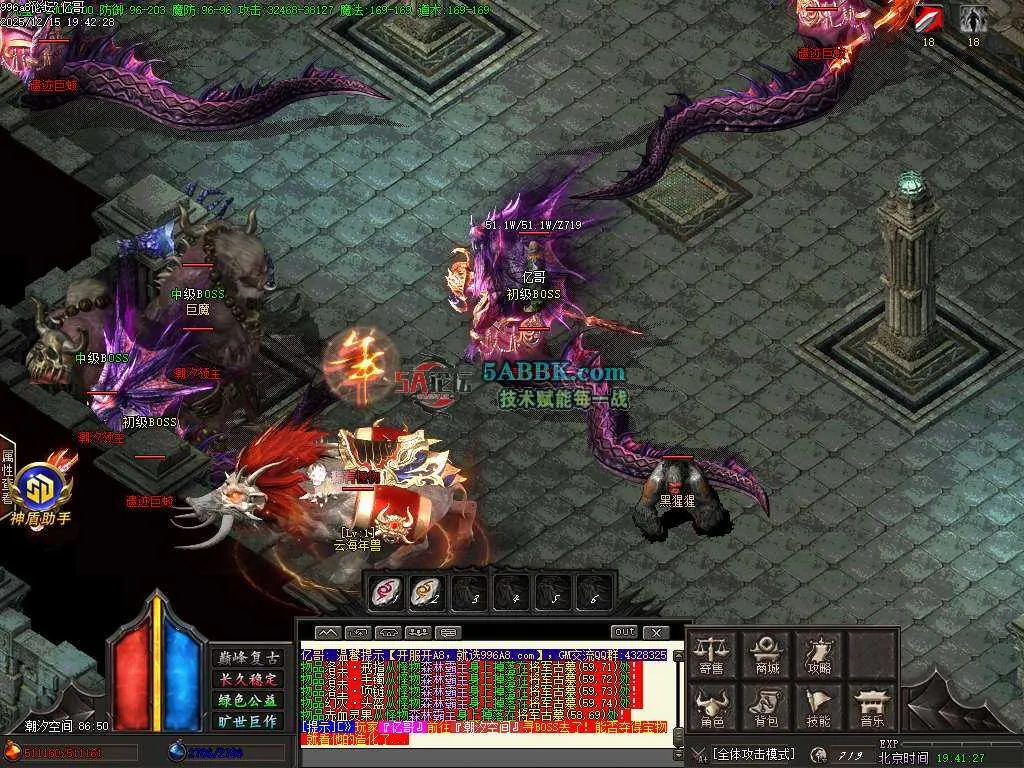Open the 技能 skills panel
This screenshot has height=768, width=1024.
819,706
